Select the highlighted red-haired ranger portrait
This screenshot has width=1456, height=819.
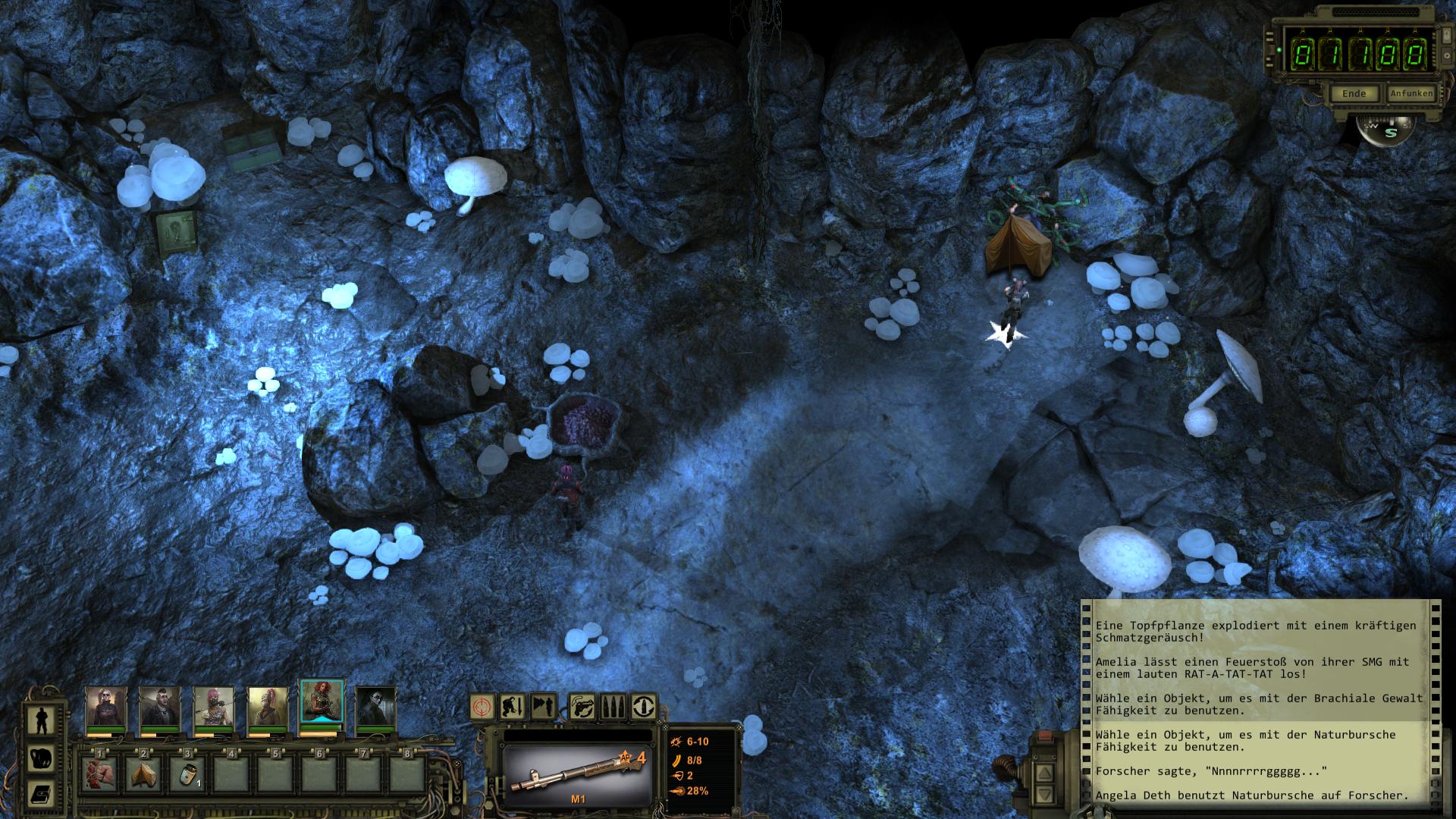coord(322,703)
